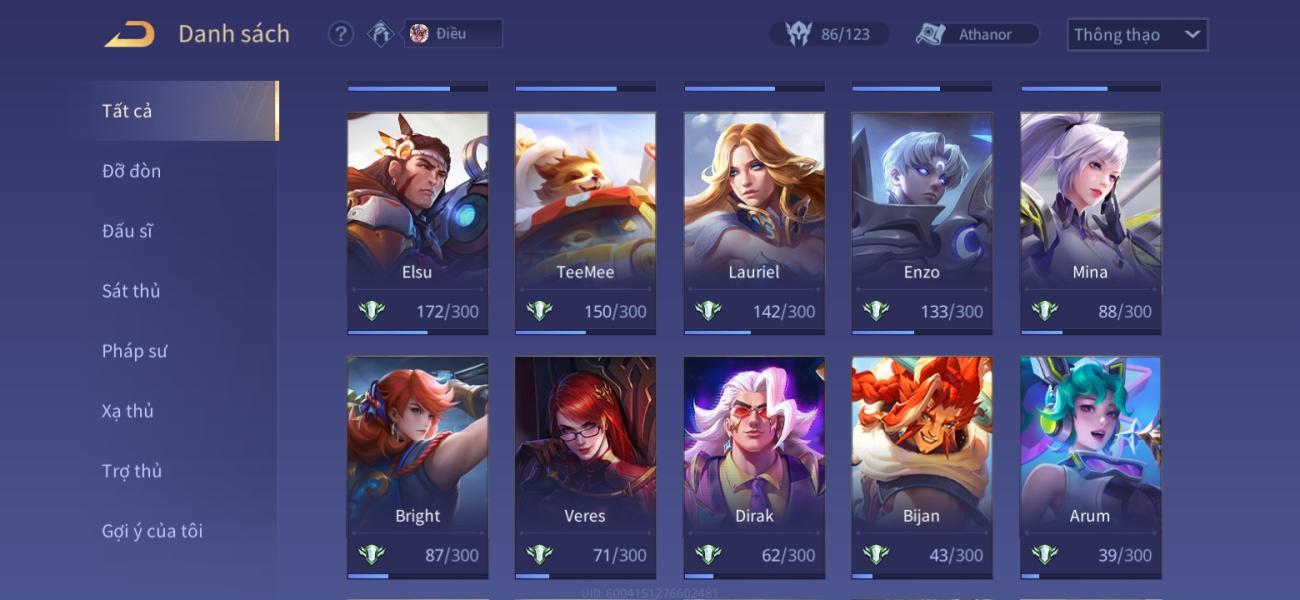The width and height of the screenshot is (1300, 600).
Task: View the Xạ thủ heroes
Action: click(128, 411)
